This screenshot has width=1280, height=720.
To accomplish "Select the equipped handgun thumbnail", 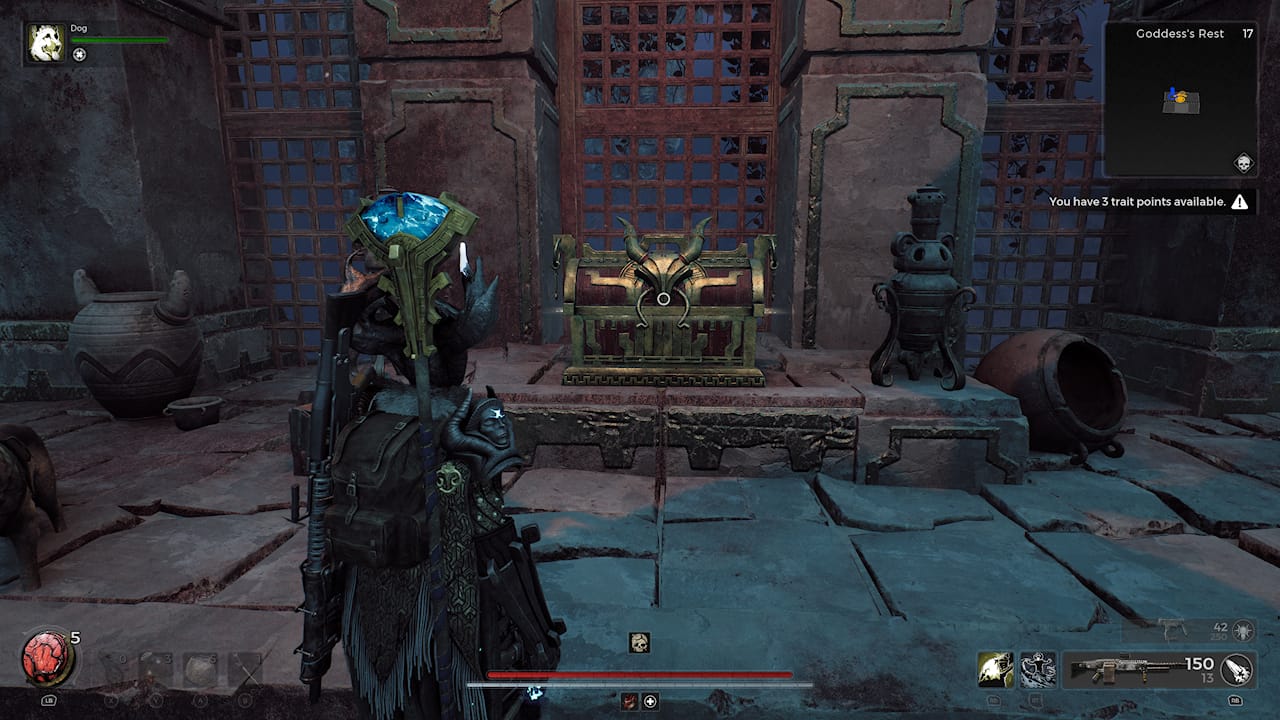I will coord(1172,630).
